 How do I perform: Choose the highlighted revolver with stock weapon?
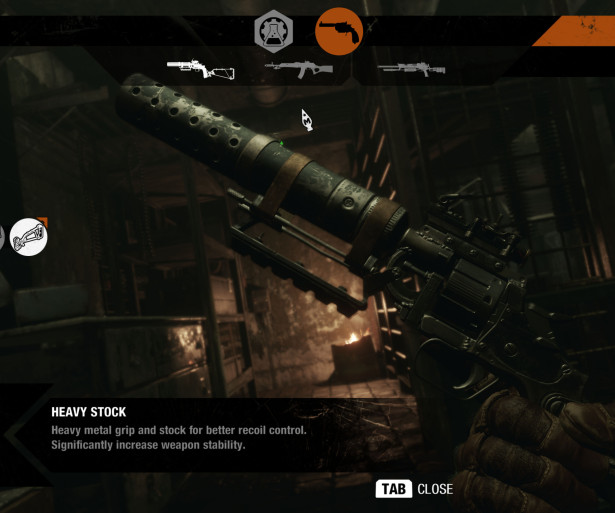click(201, 70)
